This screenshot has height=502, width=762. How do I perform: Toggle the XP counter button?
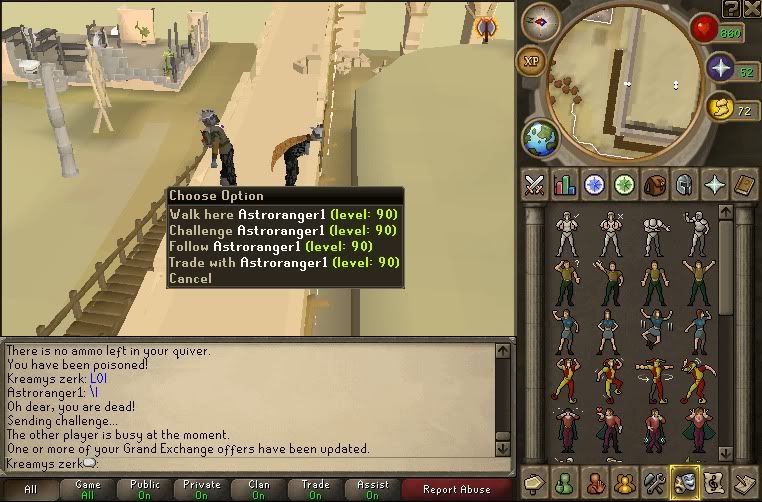tap(532, 62)
